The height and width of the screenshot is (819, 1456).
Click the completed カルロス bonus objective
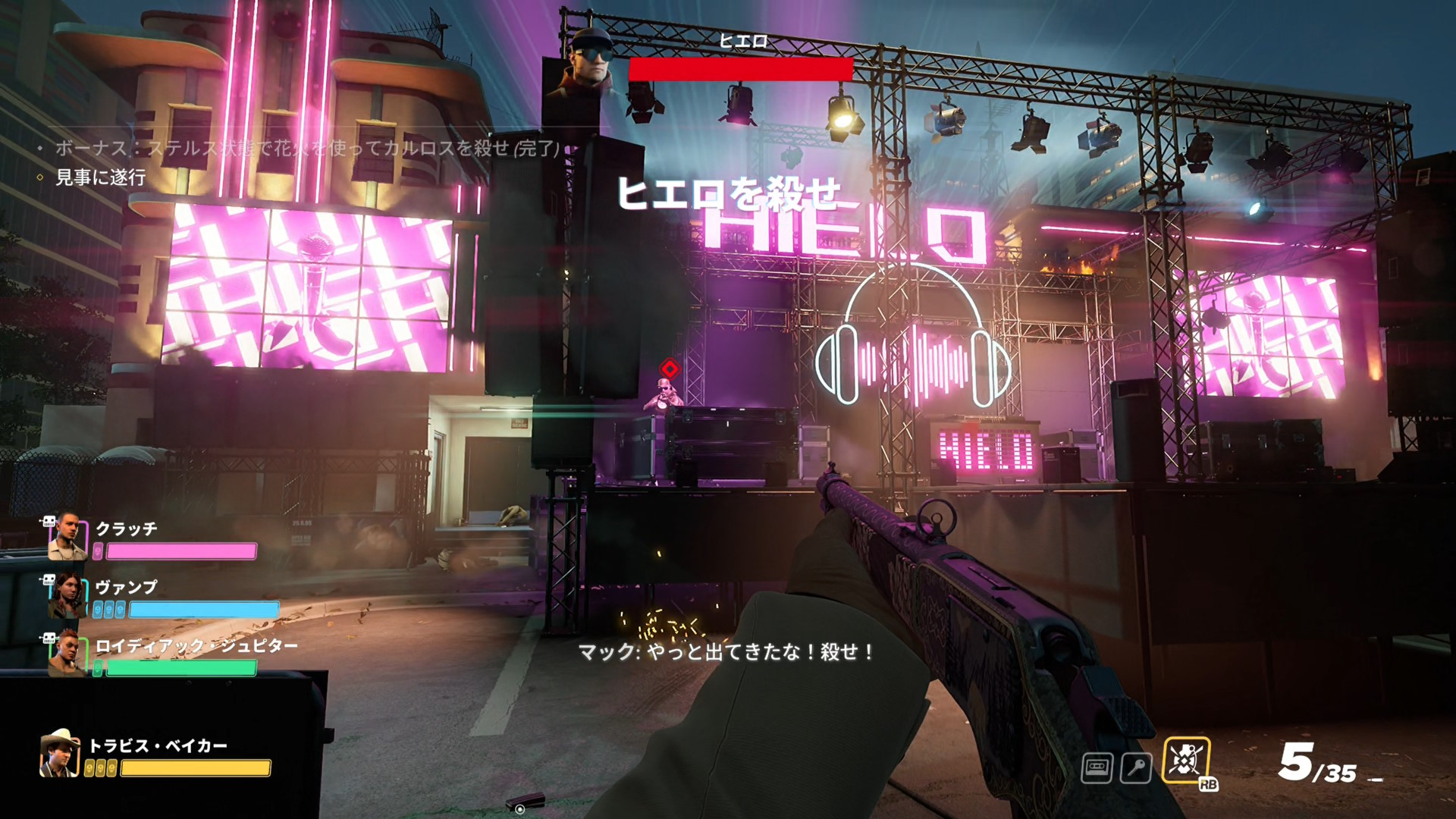coord(307,148)
